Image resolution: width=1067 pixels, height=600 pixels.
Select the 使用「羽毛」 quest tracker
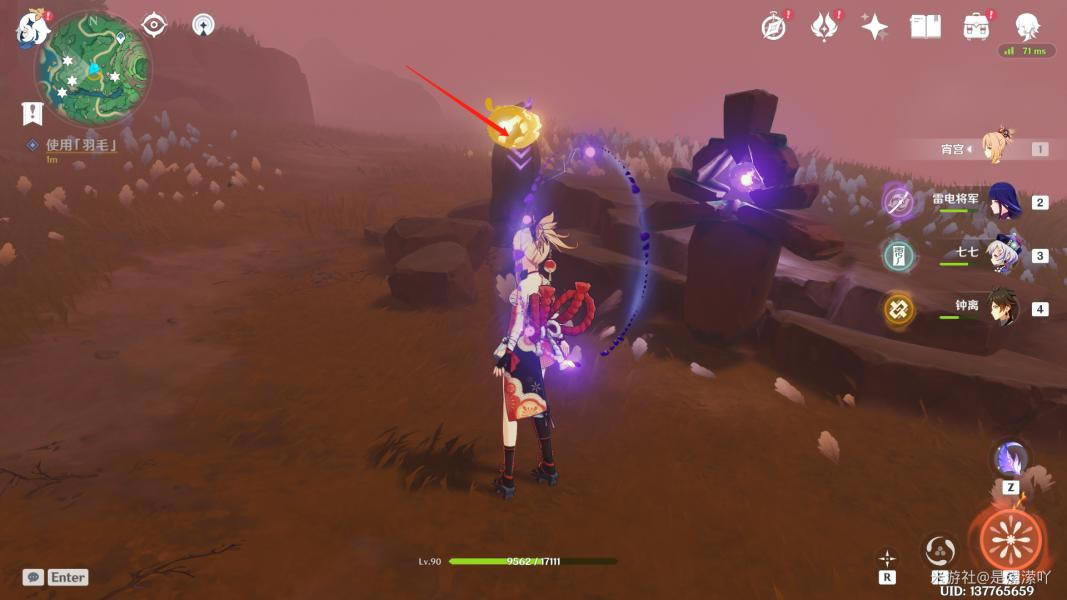click(x=81, y=145)
